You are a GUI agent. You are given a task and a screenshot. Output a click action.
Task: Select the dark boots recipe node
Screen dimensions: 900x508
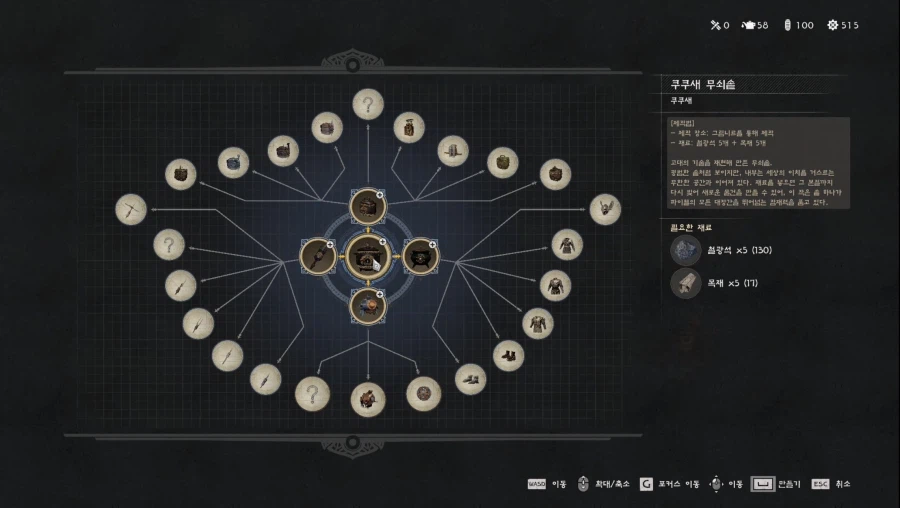tap(508, 354)
